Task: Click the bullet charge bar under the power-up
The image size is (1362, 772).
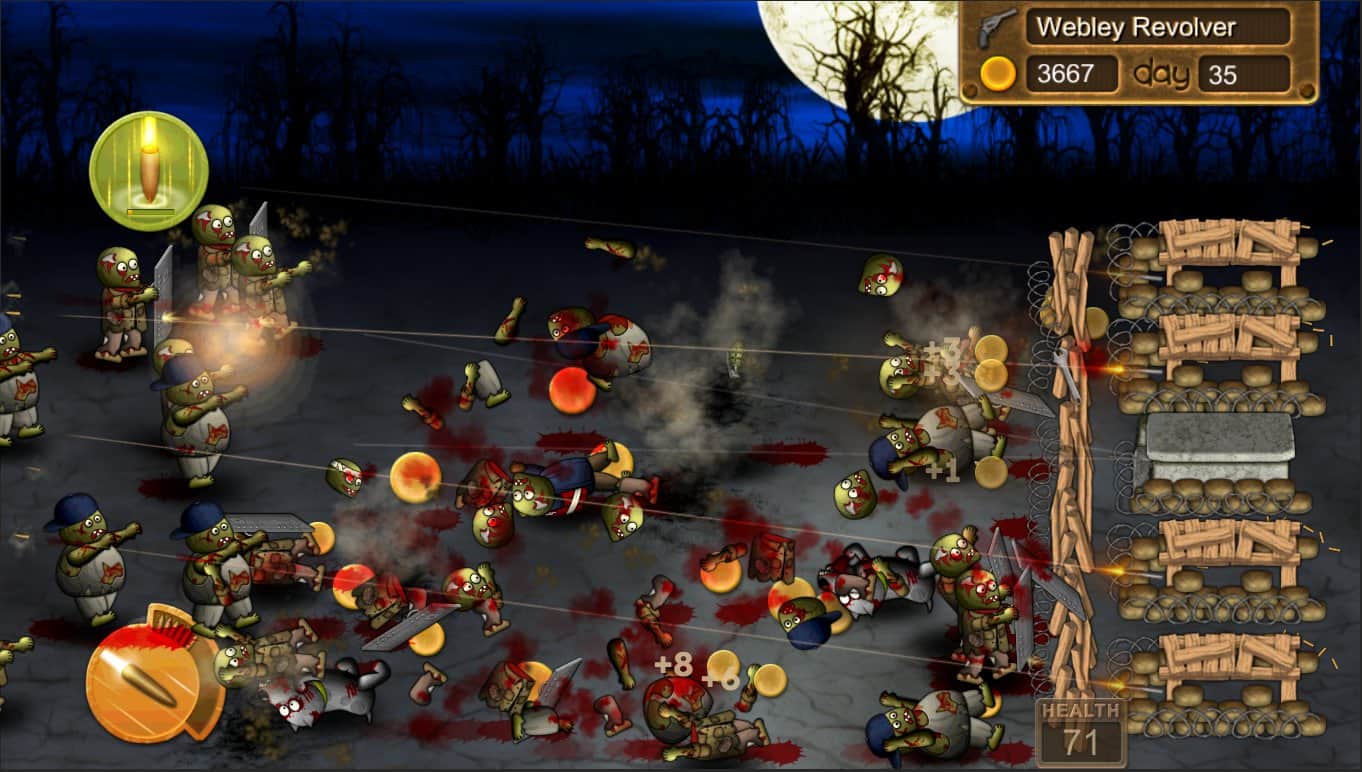Action: (x=148, y=212)
